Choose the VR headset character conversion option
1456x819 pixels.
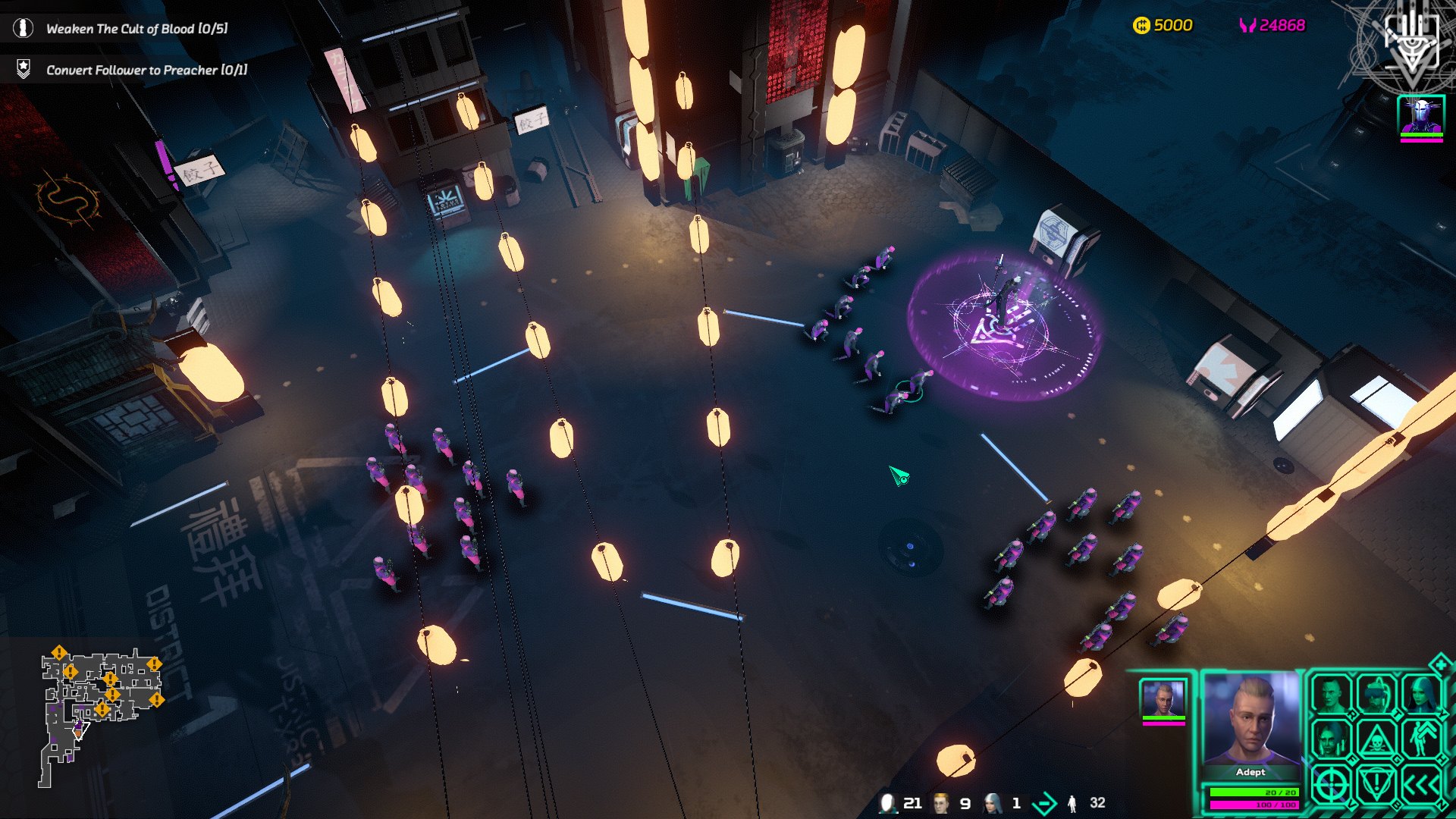pyautogui.click(x=1376, y=694)
